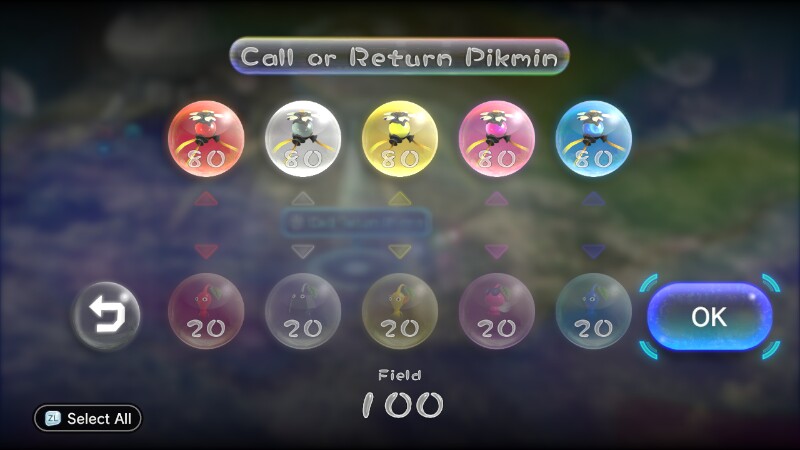This screenshot has height=450, width=800.
Task: Pick the yellow Pikmin field squad bubble
Action: tap(400, 311)
